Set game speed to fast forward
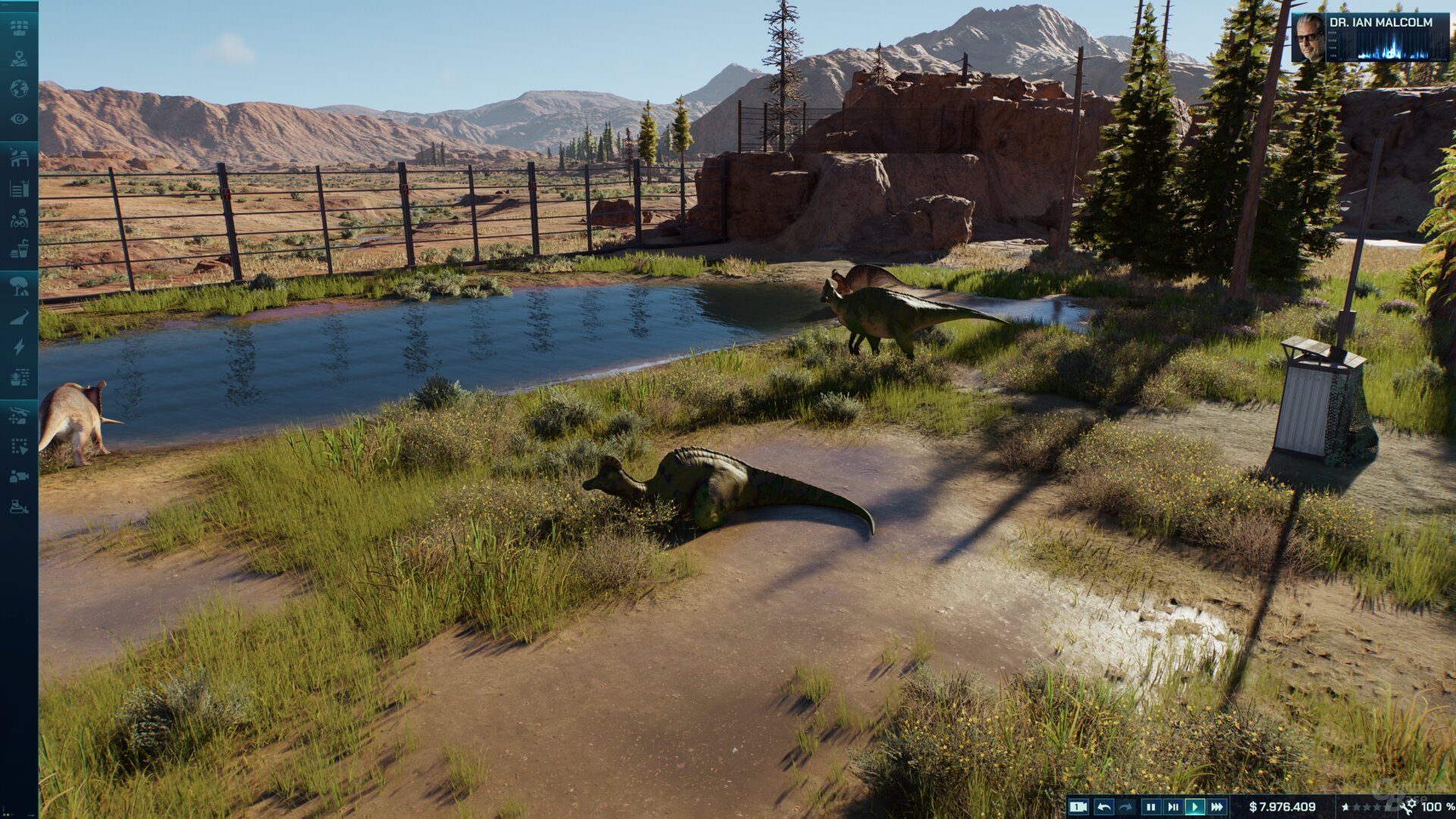The width and height of the screenshot is (1456, 819). coord(1217,807)
